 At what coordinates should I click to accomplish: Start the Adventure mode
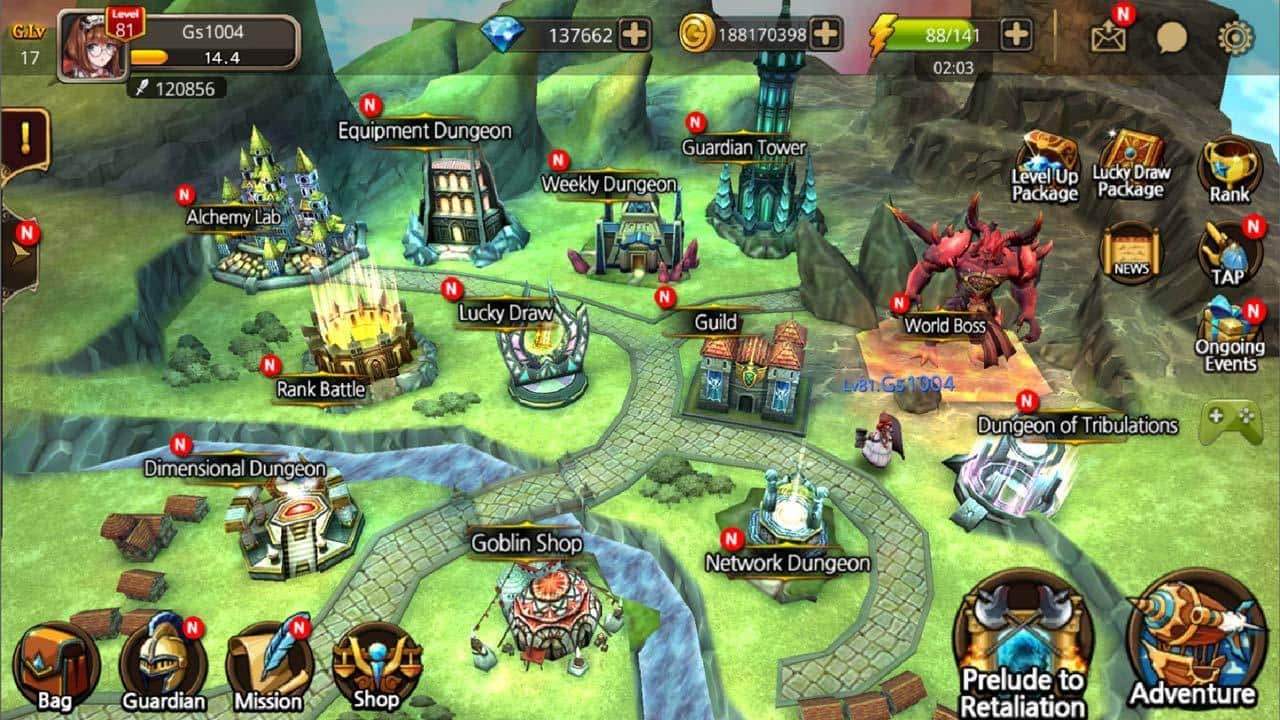click(1193, 640)
